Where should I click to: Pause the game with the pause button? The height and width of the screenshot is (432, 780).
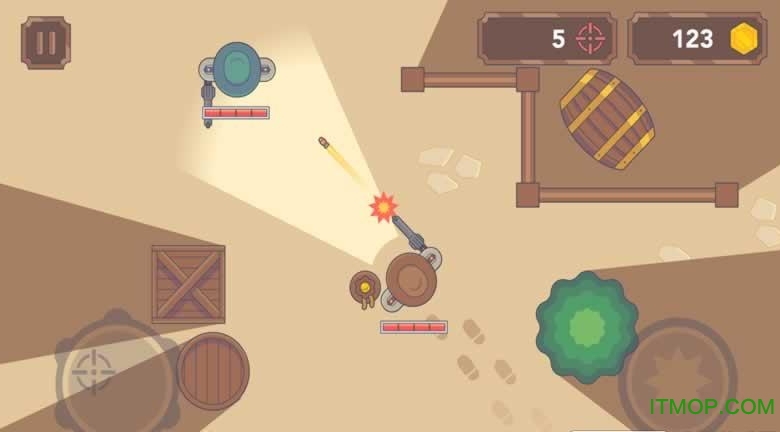46,42
